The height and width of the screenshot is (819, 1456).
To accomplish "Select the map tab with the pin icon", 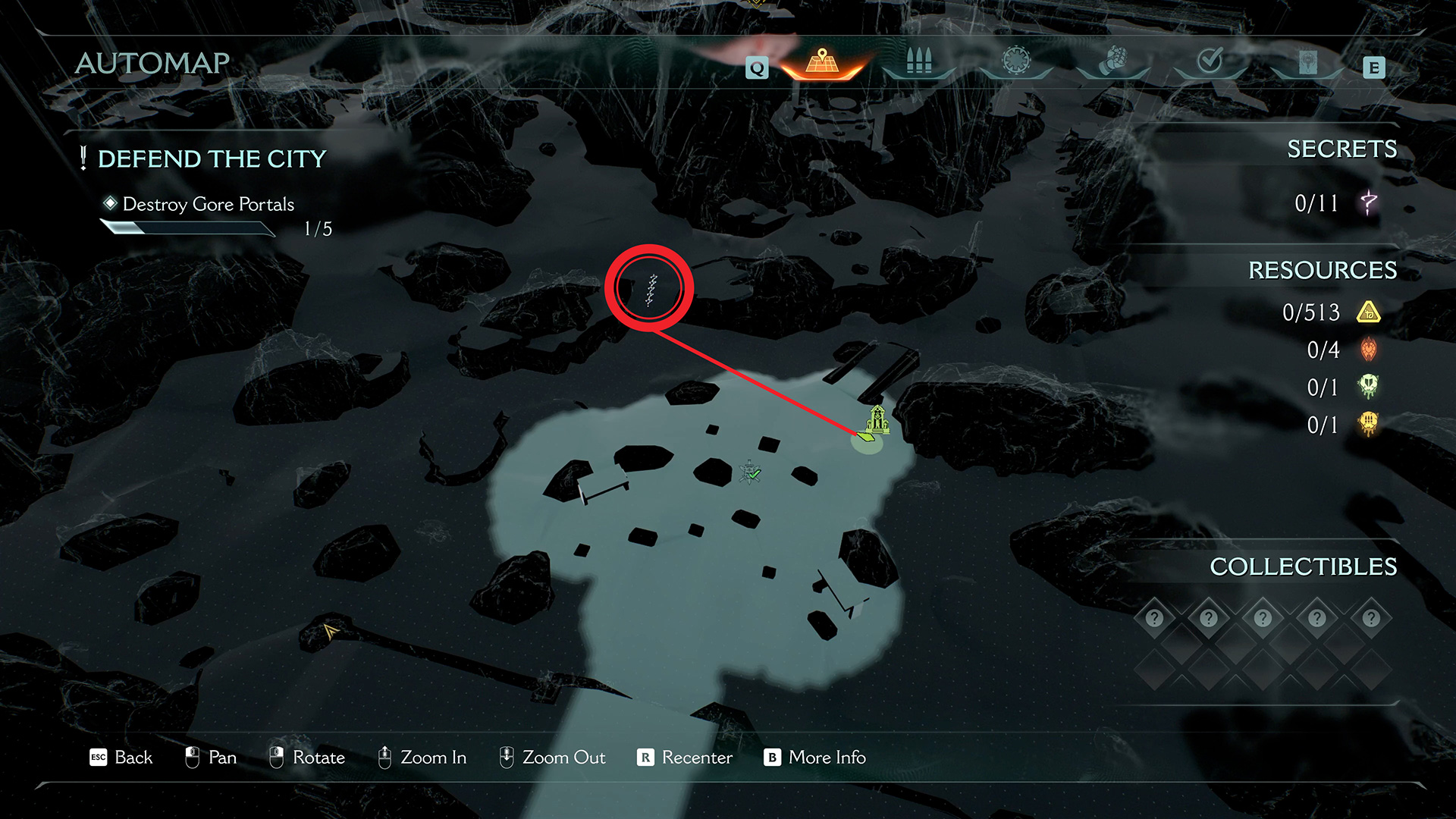I will [822, 61].
